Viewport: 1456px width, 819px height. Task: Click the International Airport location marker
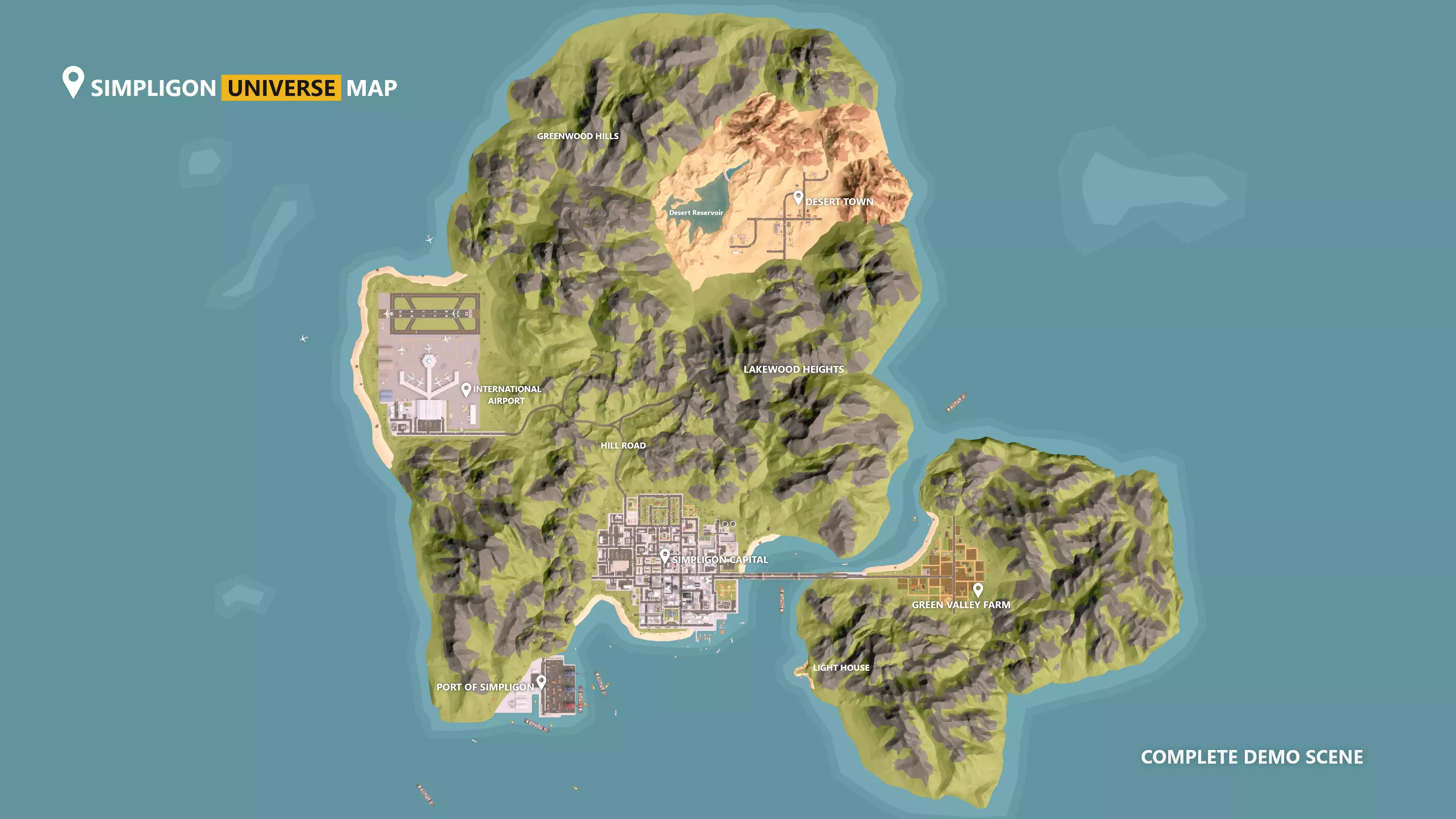(466, 389)
